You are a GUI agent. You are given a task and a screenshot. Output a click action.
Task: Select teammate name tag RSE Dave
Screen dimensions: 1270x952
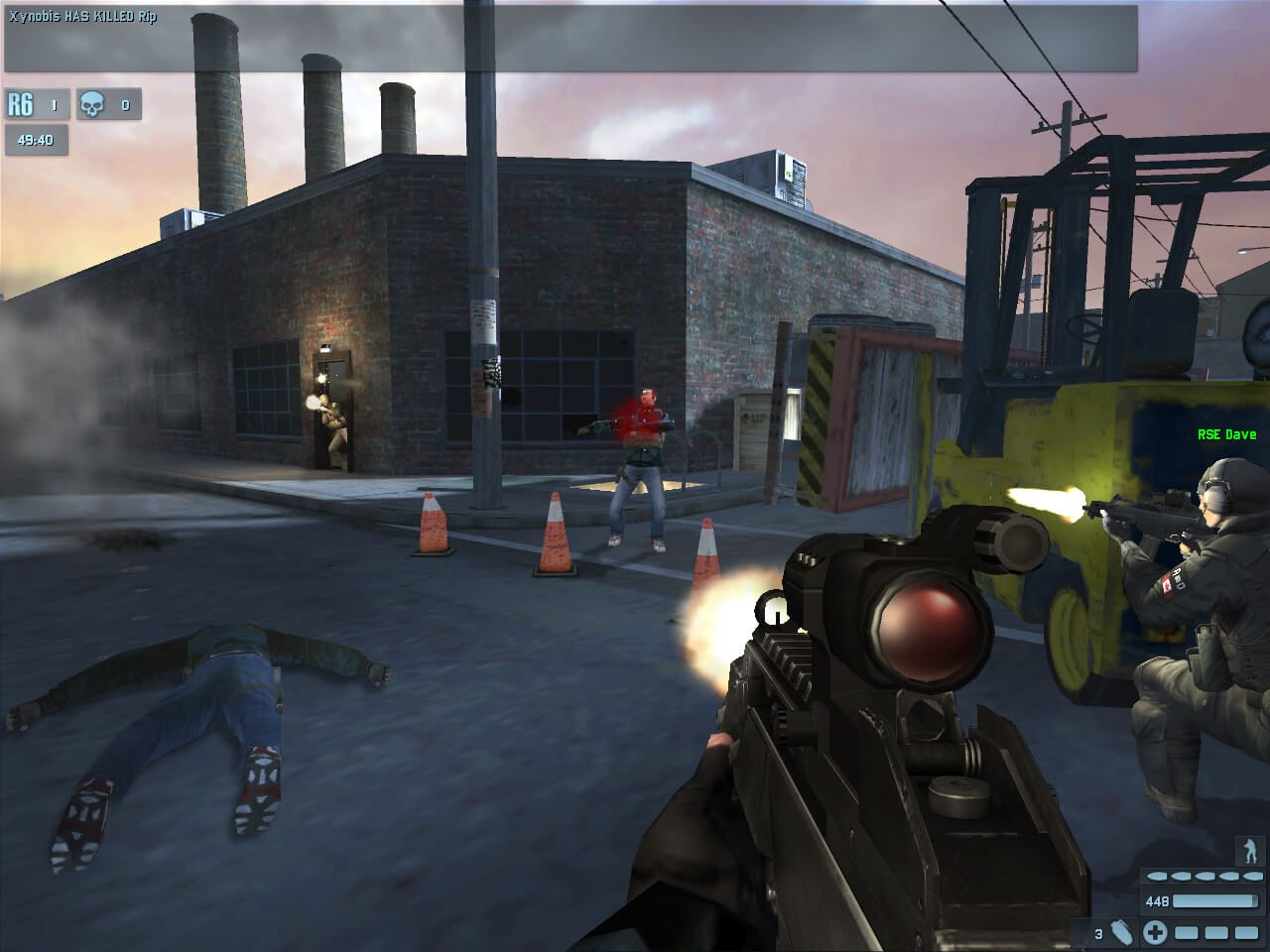point(1226,434)
